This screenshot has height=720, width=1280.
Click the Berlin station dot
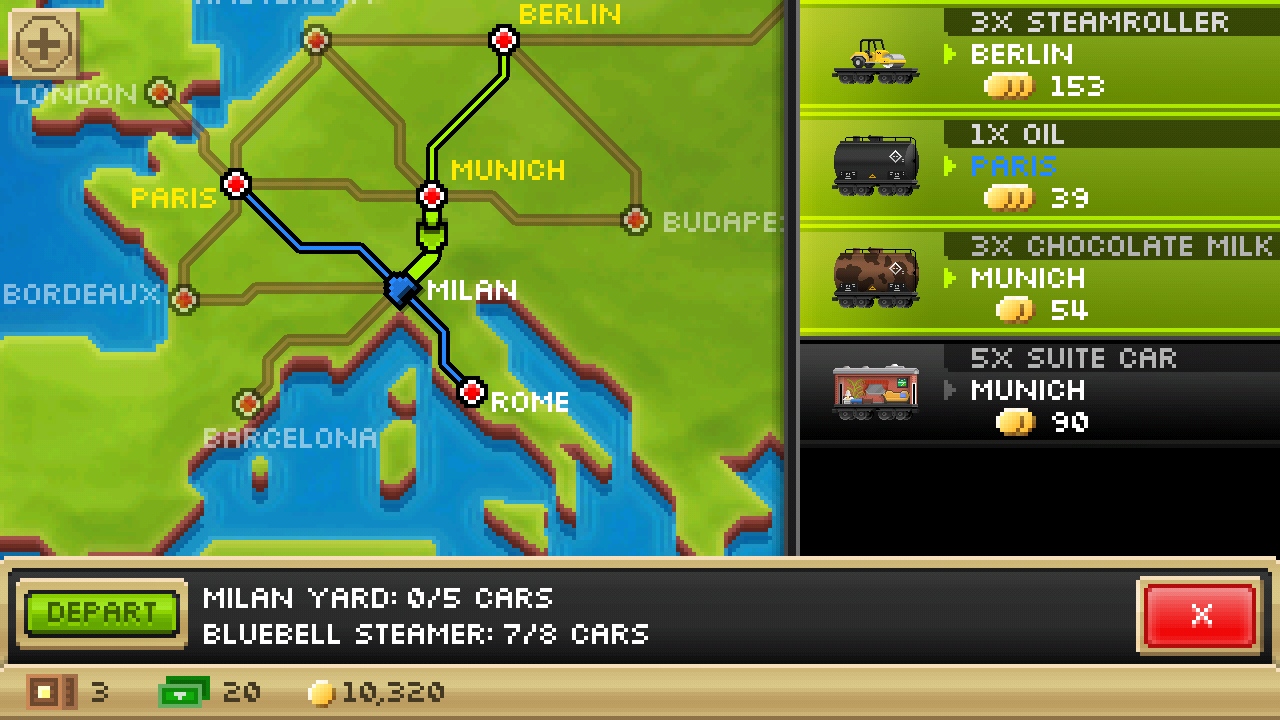(x=503, y=40)
